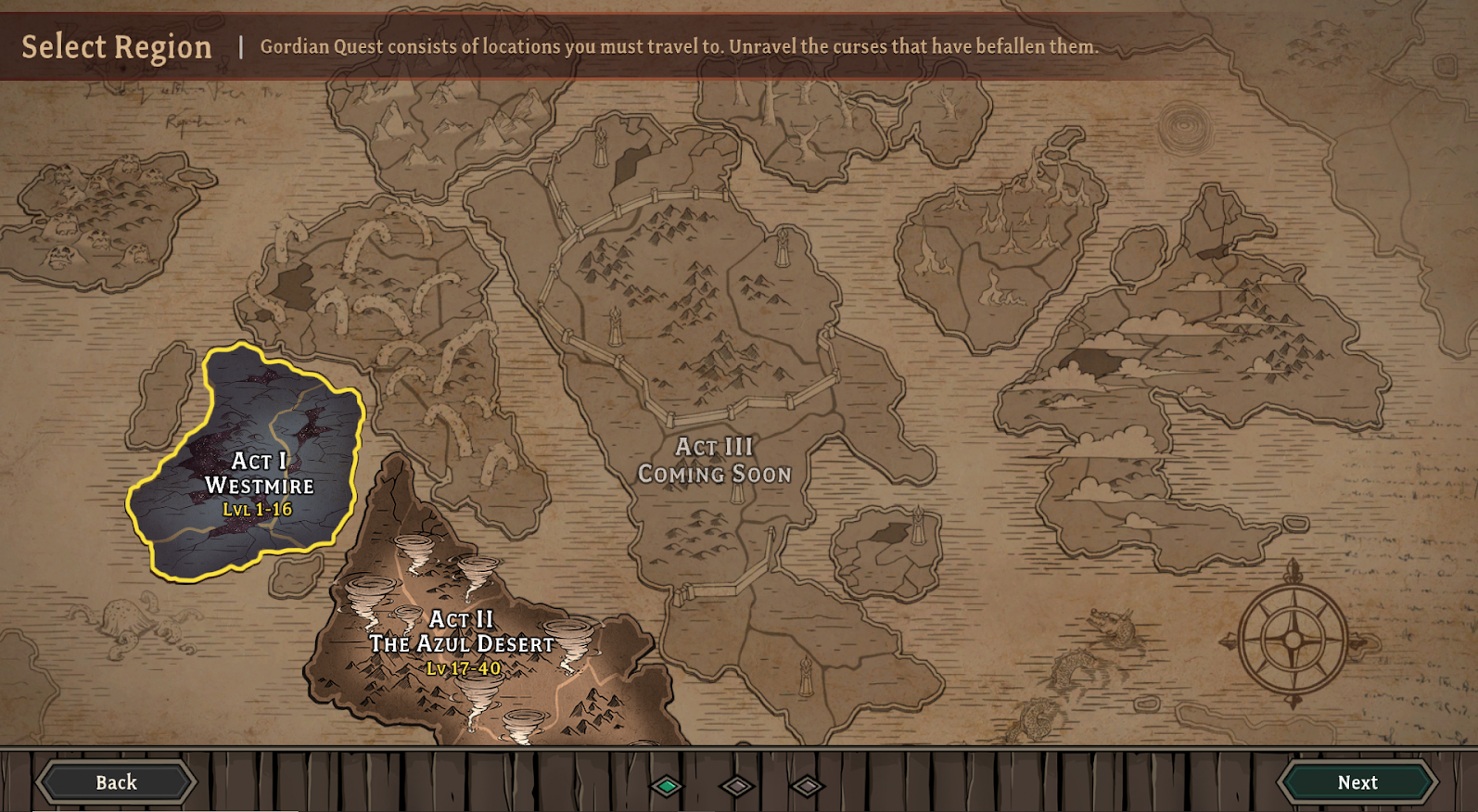Return with the Back button
Screen dimensions: 1478x812
pos(117,782)
